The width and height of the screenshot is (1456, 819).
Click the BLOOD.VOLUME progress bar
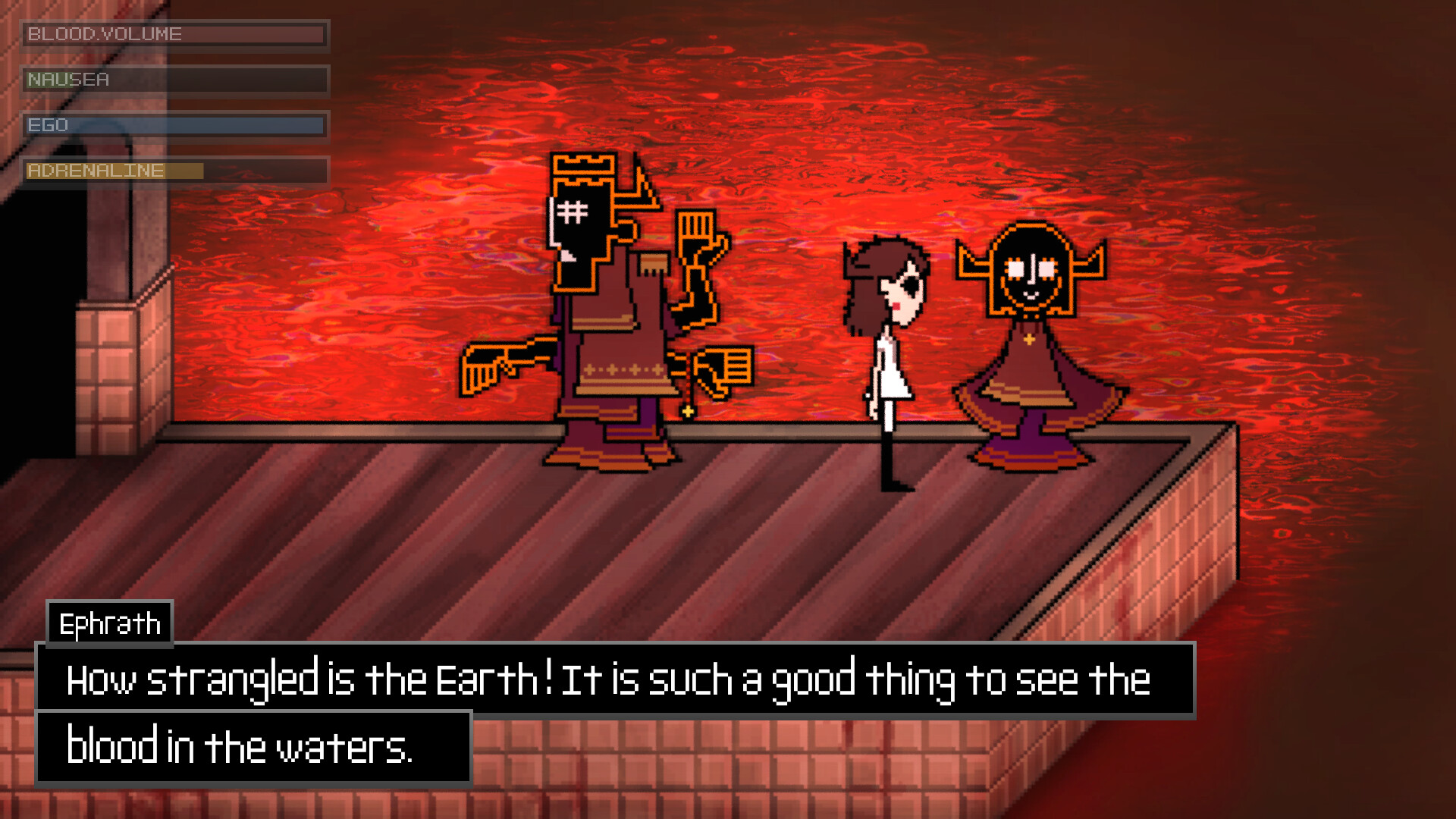[x=174, y=35]
